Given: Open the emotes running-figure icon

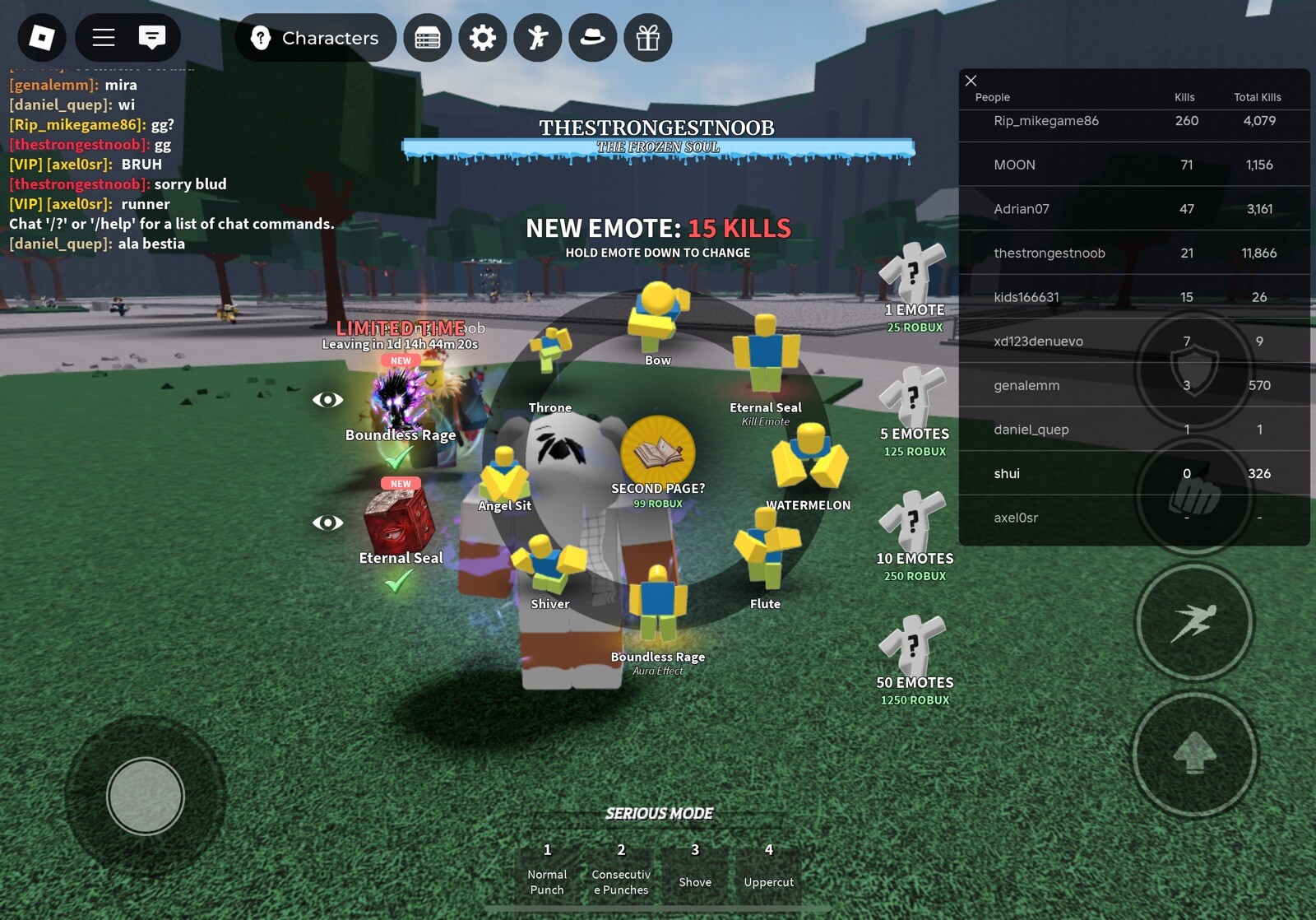Looking at the screenshot, I should [538, 38].
